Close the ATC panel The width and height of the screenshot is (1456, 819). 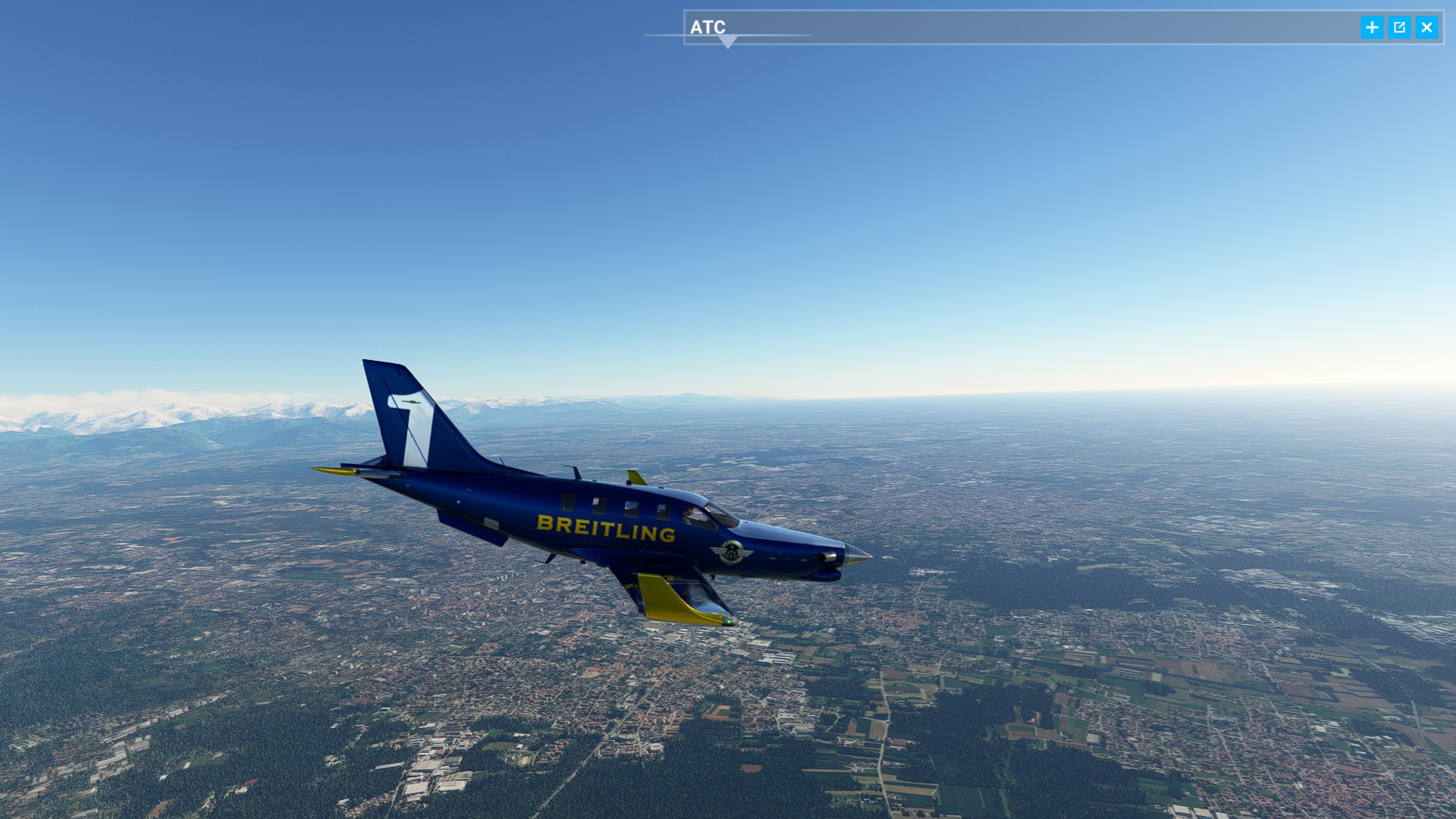click(x=1426, y=28)
